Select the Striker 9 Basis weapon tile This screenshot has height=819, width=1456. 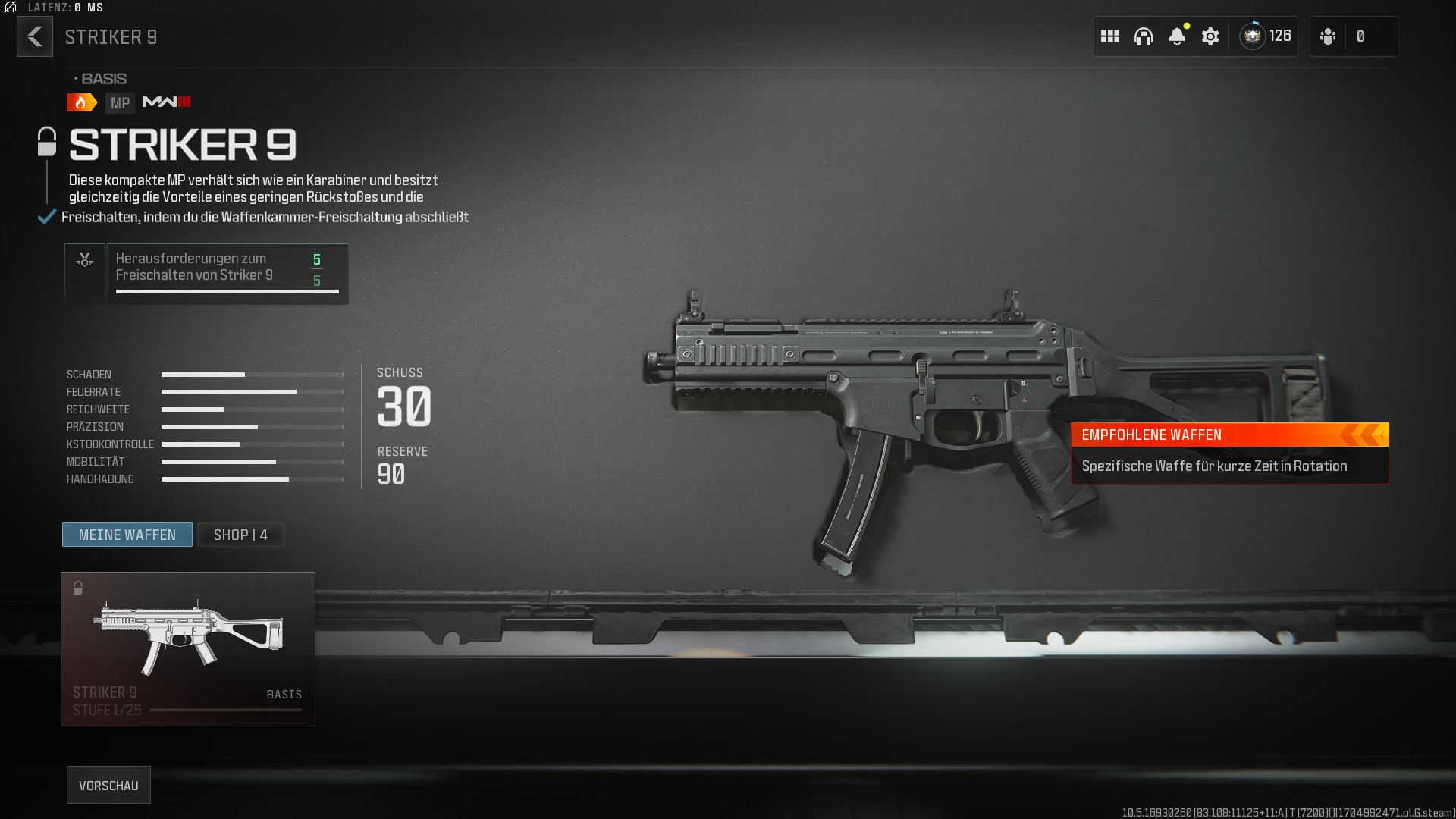[188, 648]
